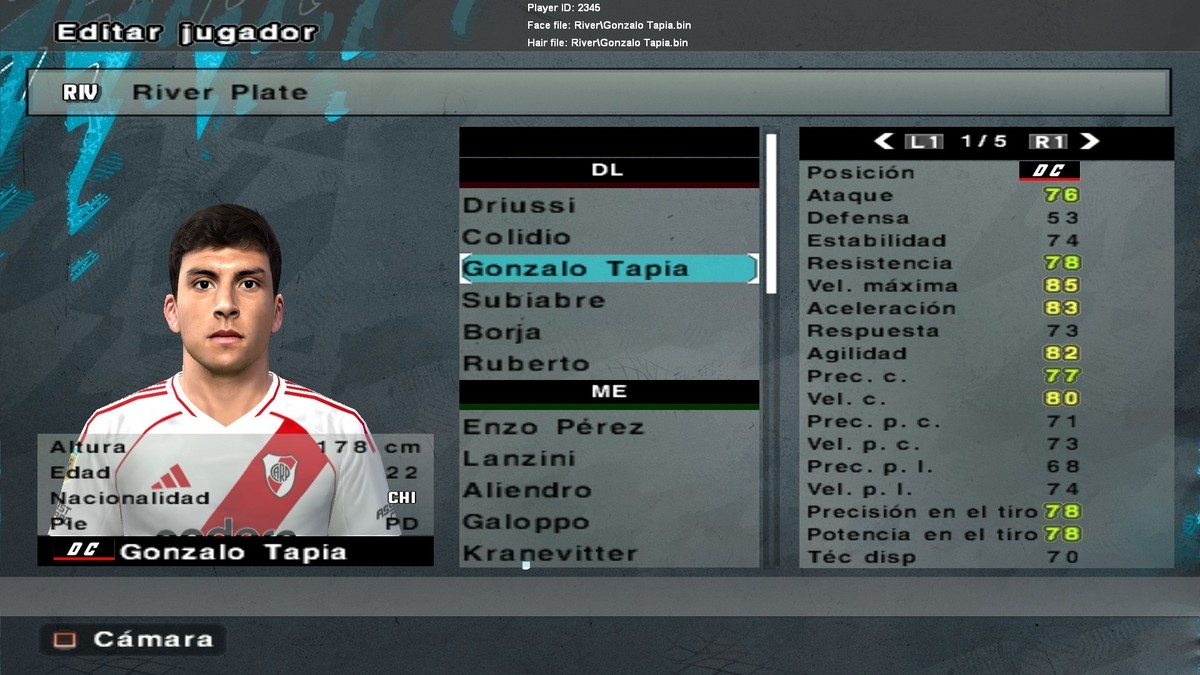The width and height of the screenshot is (1200, 675).
Task: Select Driussi in the player list
Action: [519, 205]
